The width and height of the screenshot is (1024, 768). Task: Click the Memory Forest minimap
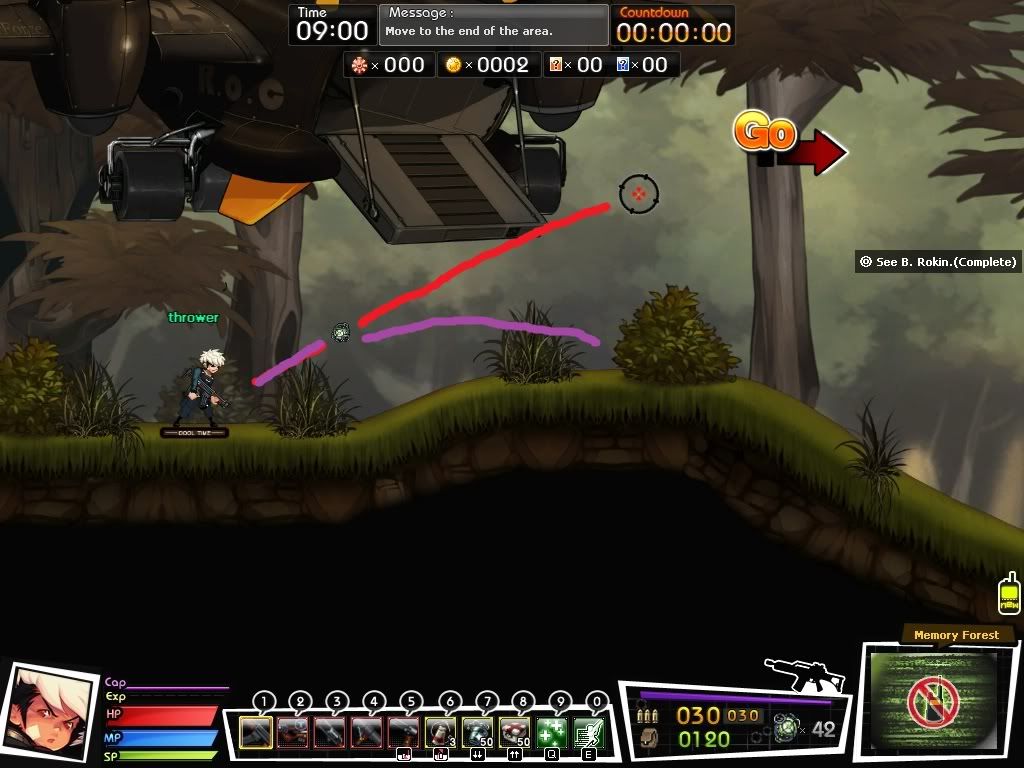click(932, 702)
